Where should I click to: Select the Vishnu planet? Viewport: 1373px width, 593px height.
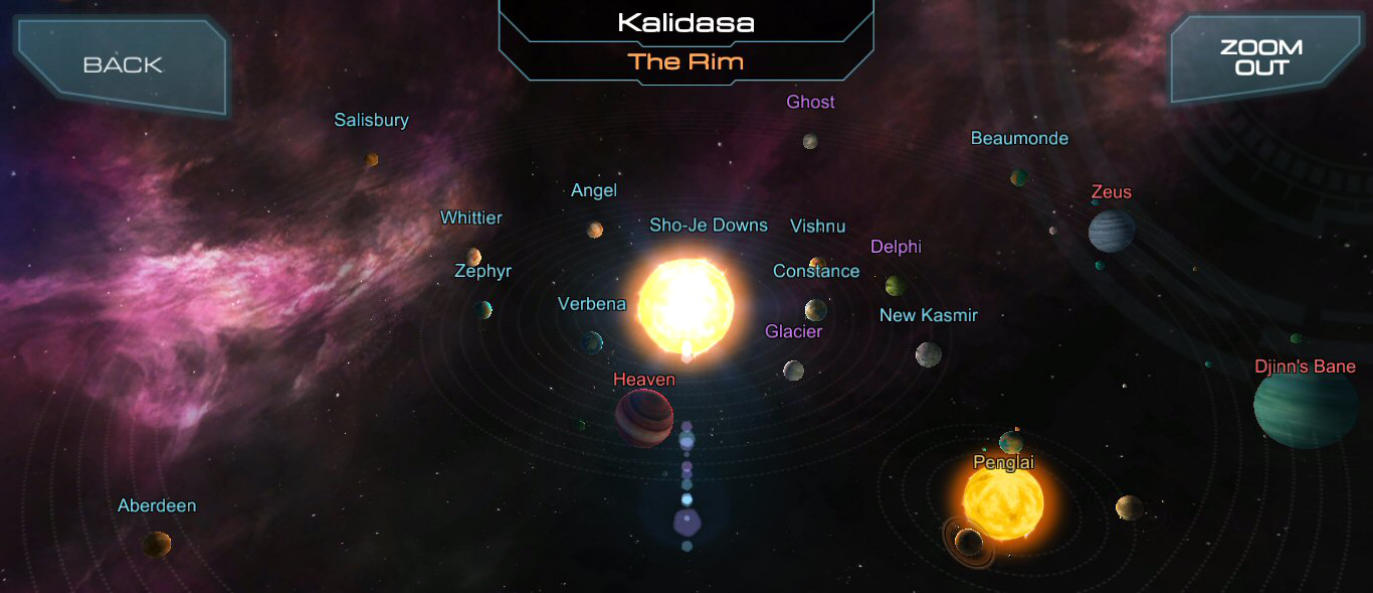click(x=818, y=264)
